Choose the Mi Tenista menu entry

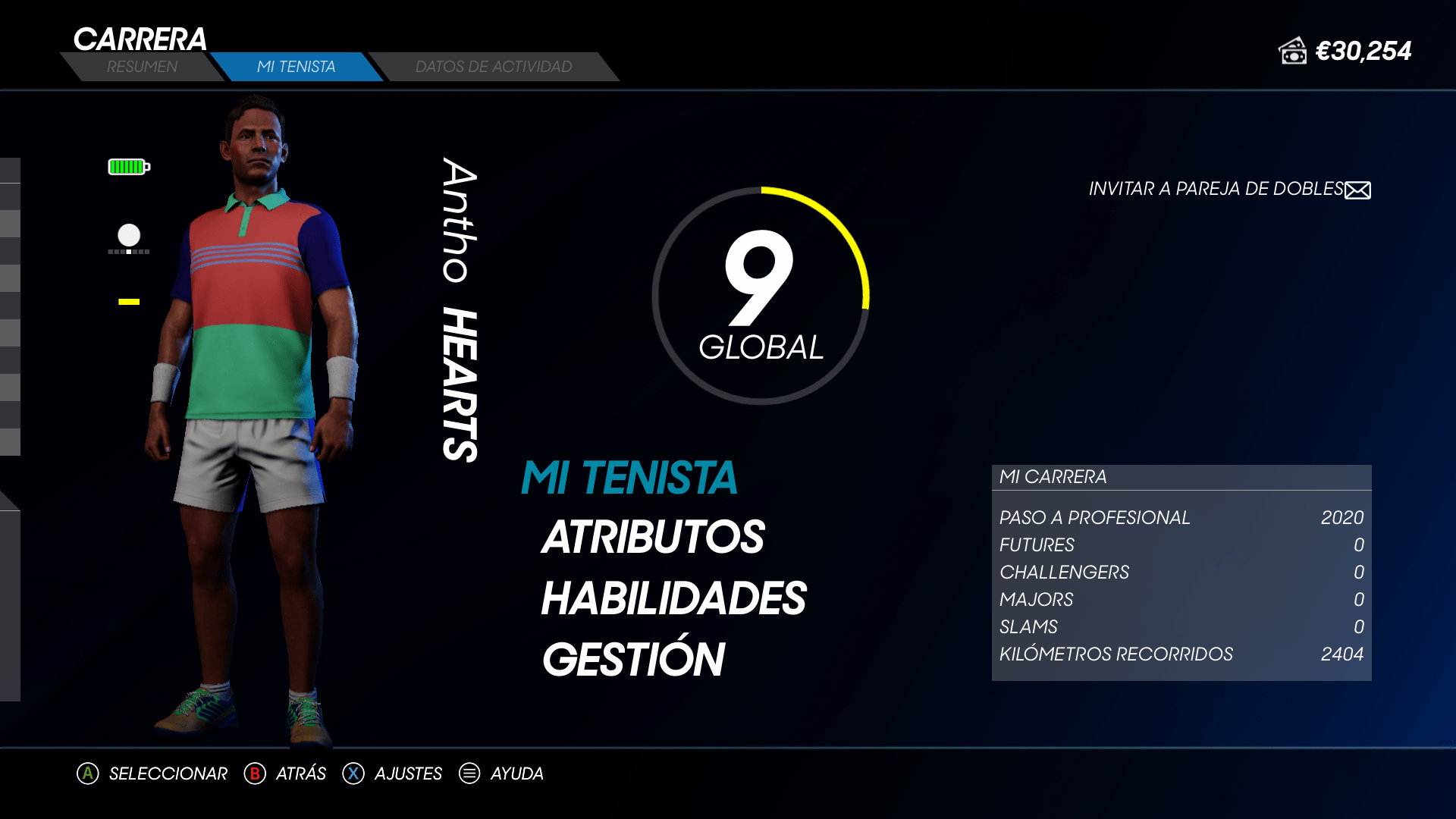pos(629,478)
